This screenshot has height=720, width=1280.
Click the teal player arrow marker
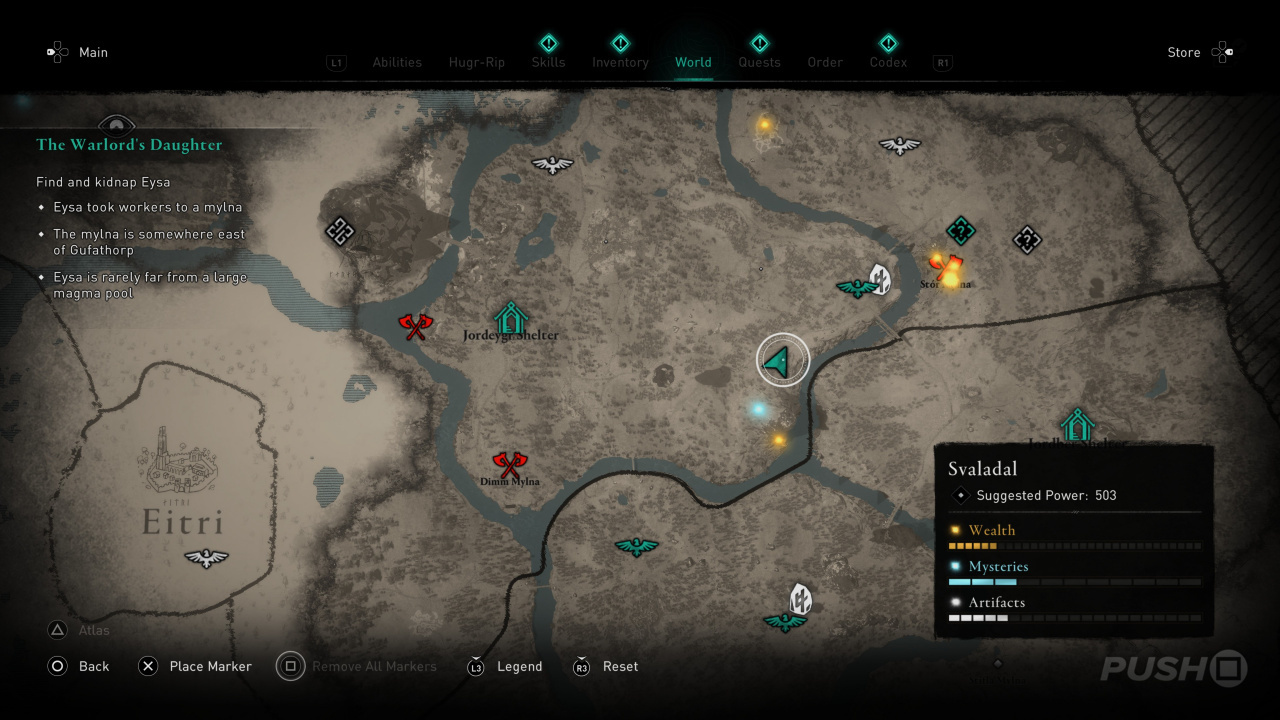pyautogui.click(x=783, y=359)
